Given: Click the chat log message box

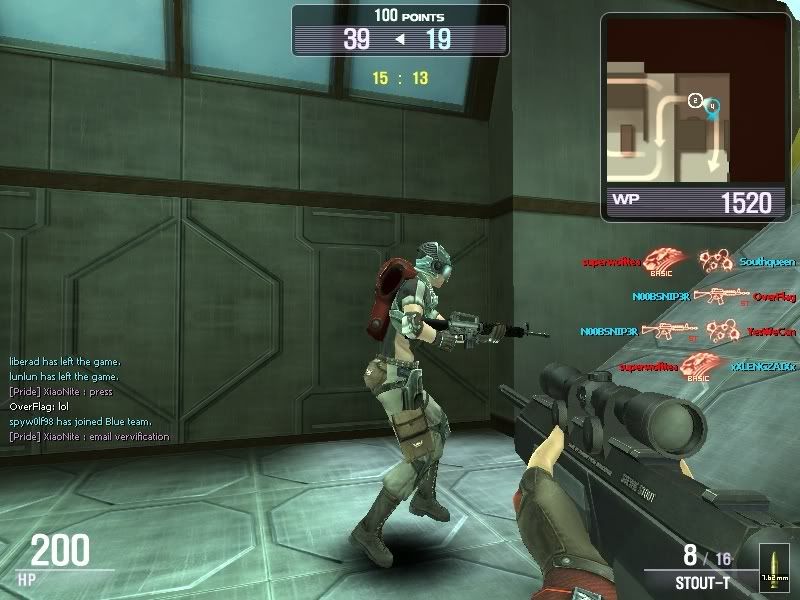Looking at the screenshot, I should [x=90, y=399].
